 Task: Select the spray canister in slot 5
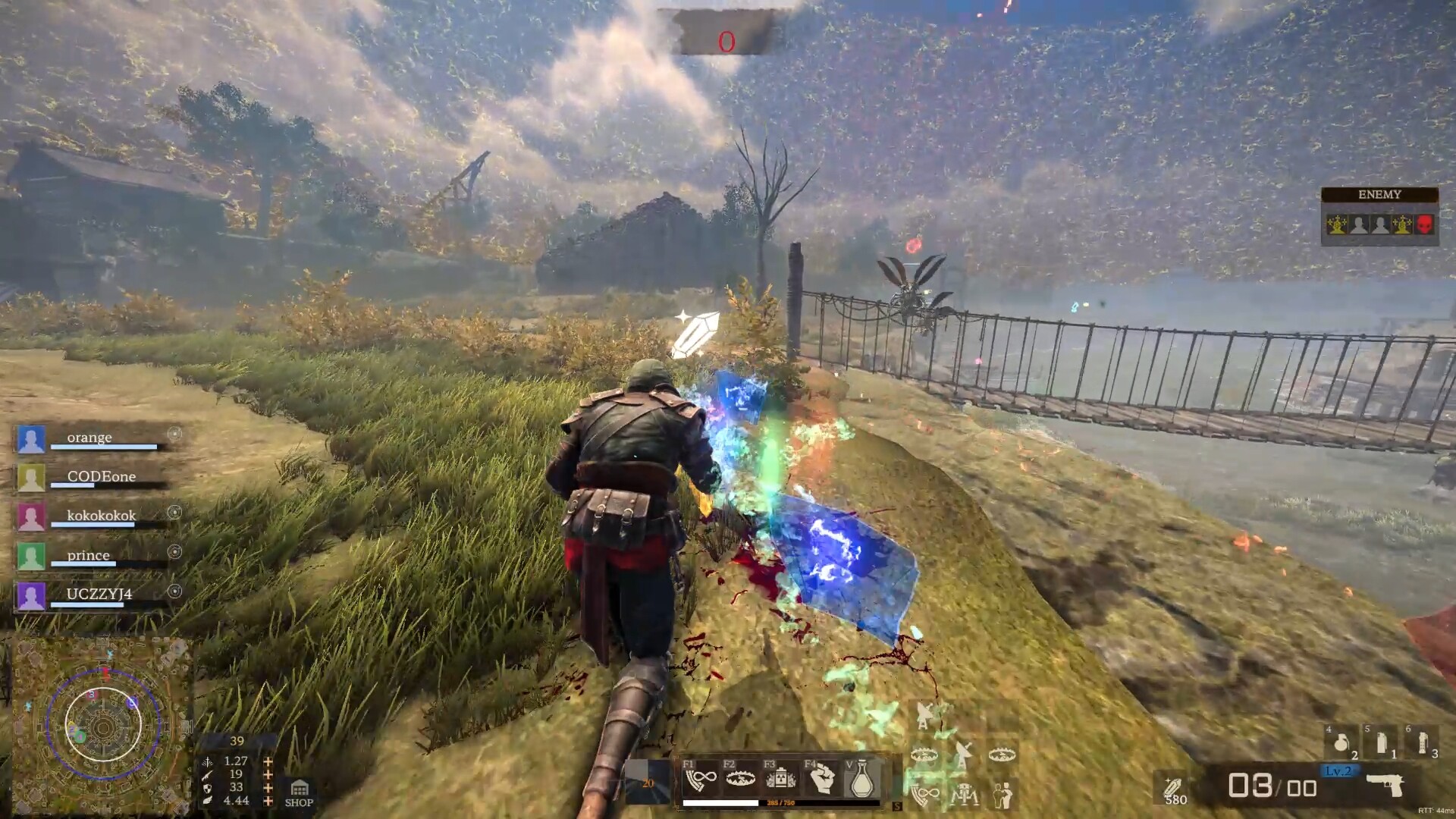point(1381,742)
